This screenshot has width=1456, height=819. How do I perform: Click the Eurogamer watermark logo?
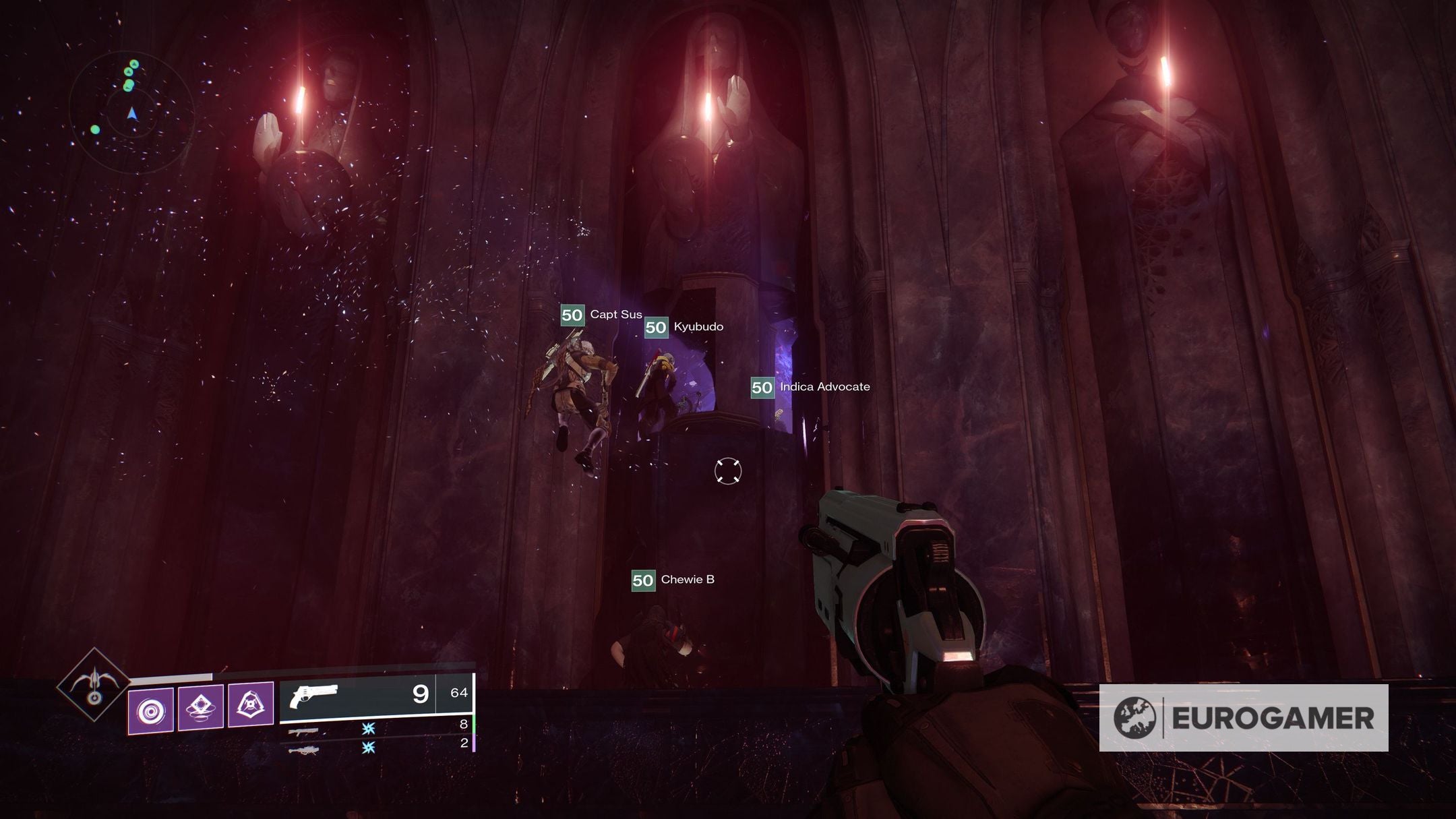coord(1243,718)
